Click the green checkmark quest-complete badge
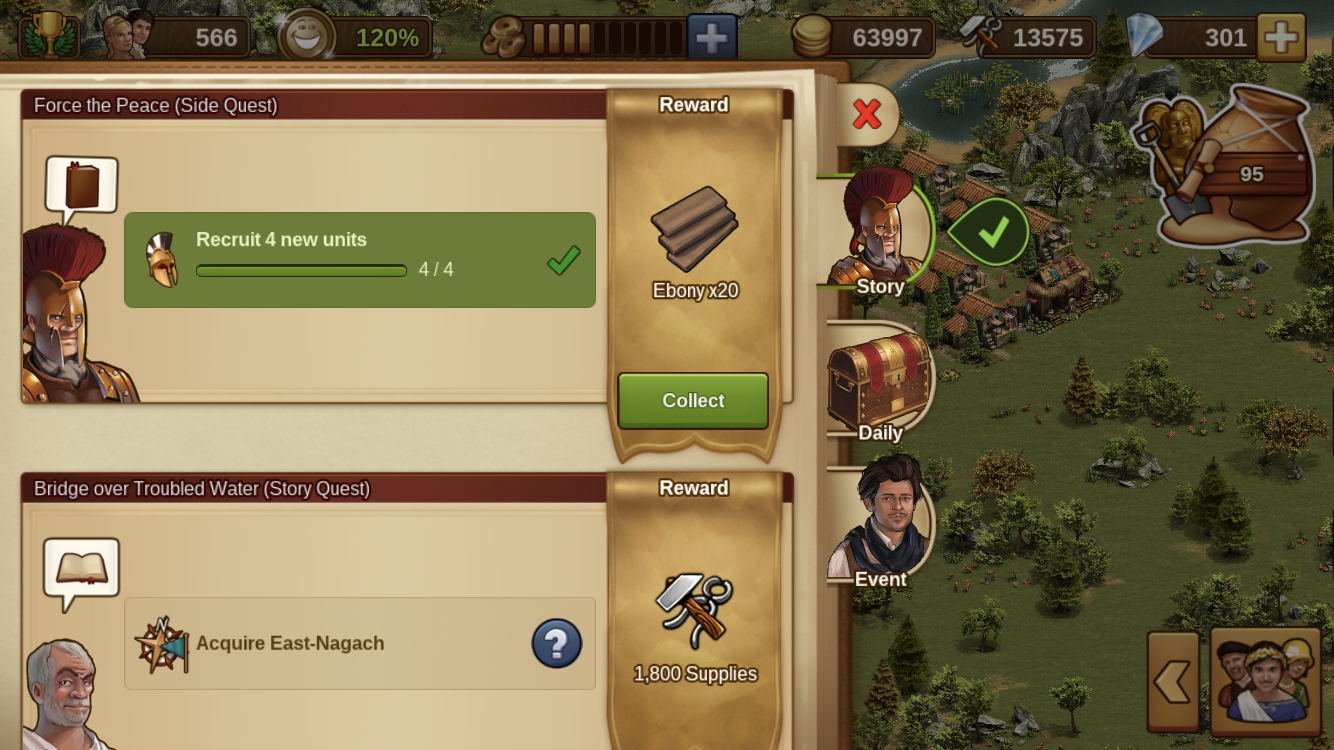 [990, 232]
